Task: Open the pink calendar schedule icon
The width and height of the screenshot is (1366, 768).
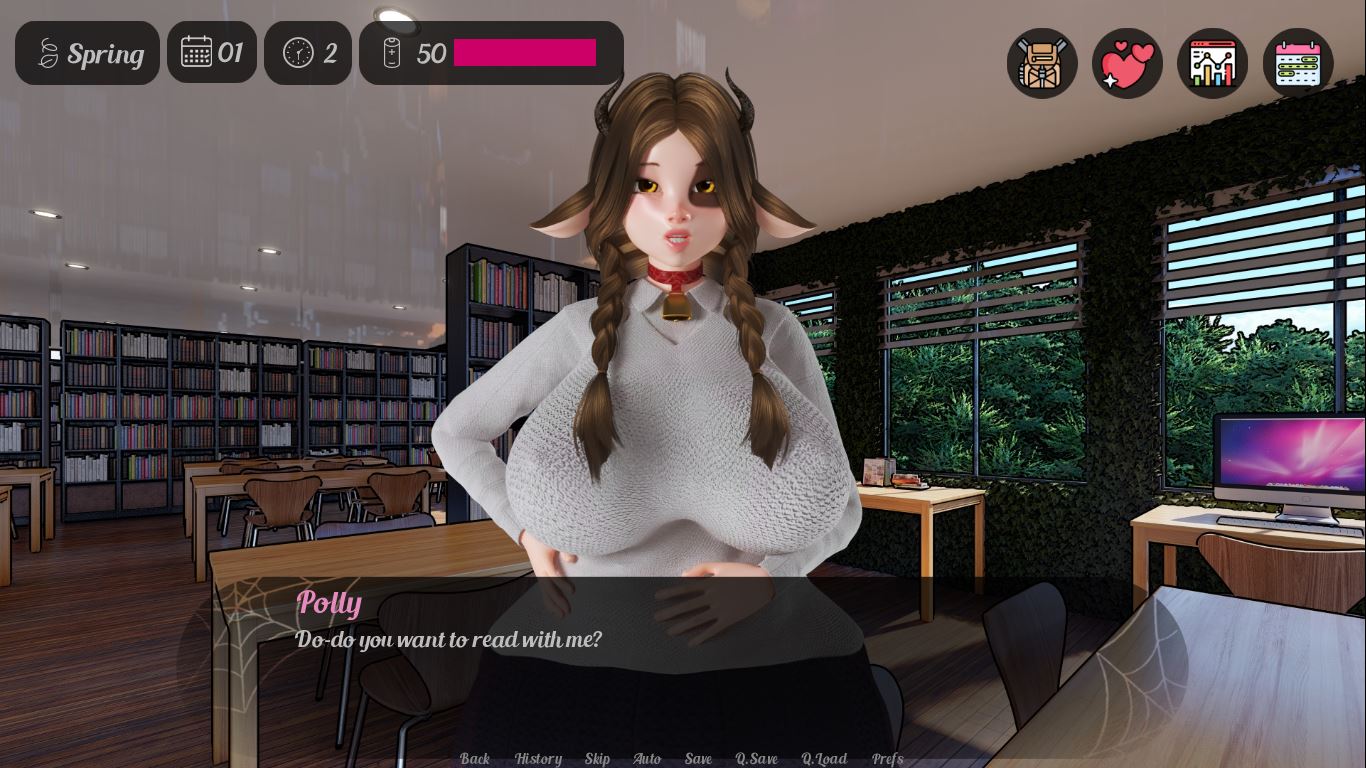Action: [1298, 63]
